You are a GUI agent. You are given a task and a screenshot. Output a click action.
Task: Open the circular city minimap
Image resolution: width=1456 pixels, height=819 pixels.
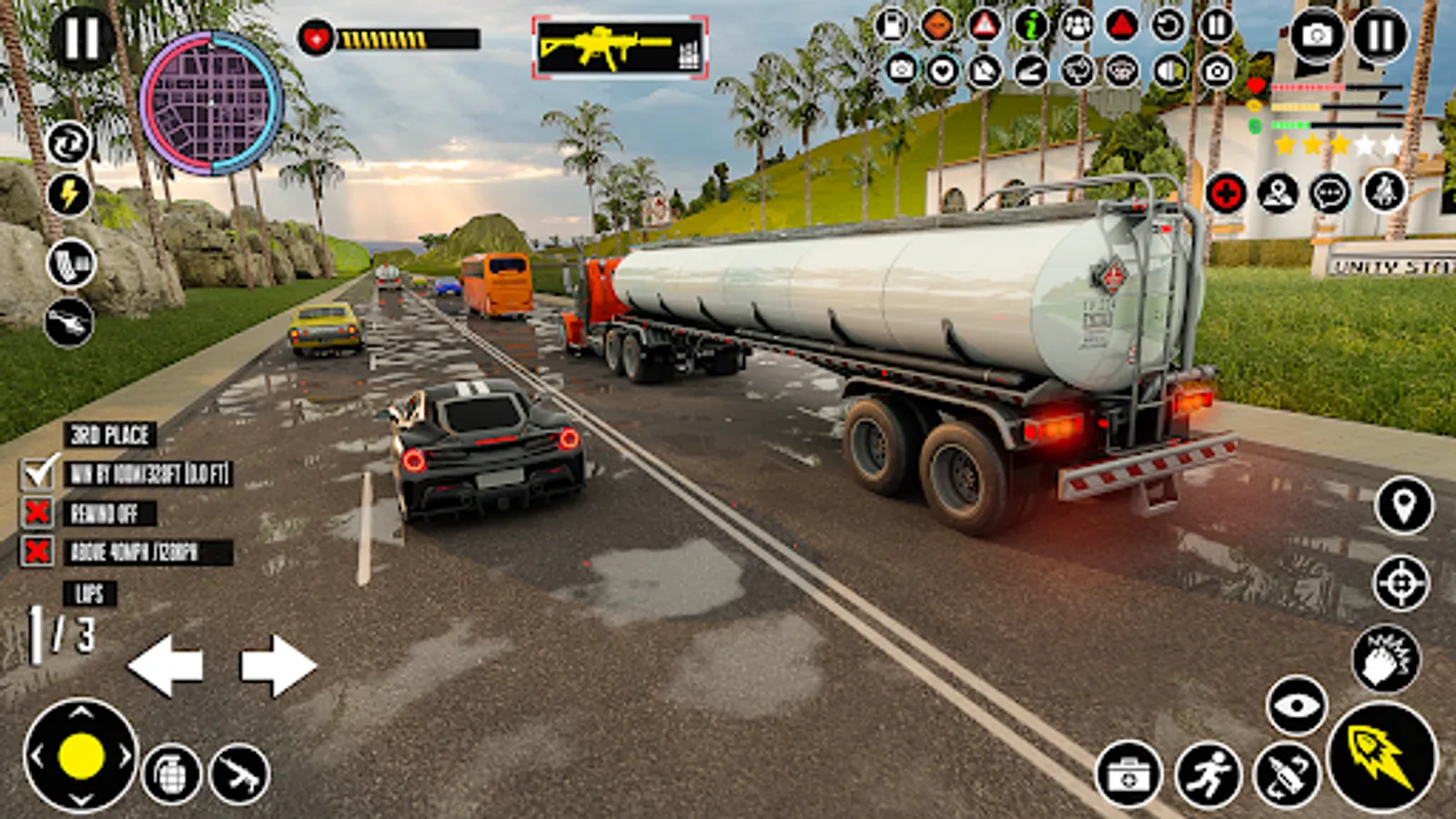(211, 103)
